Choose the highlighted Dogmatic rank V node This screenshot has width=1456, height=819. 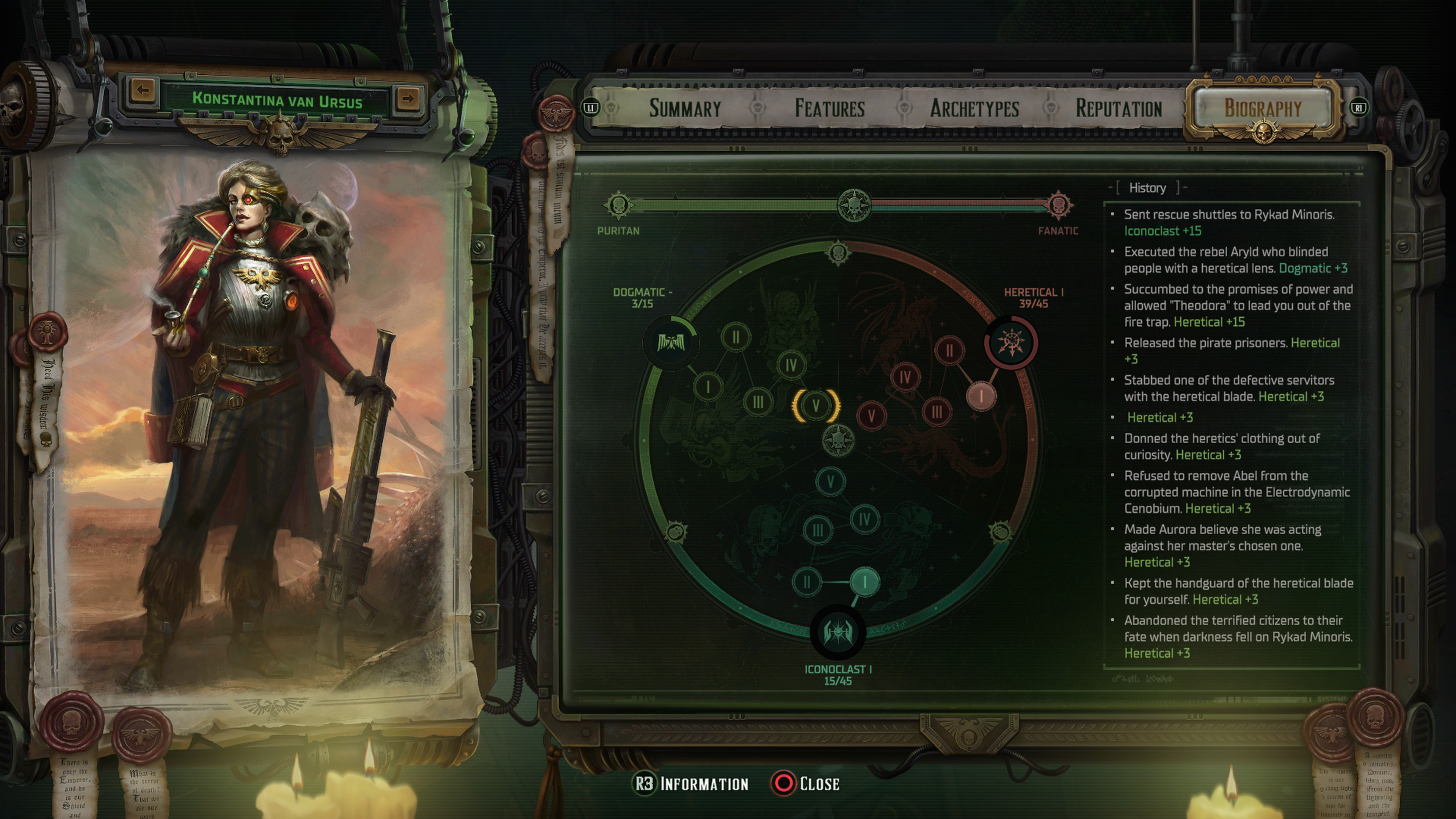pyautogui.click(x=816, y=405)
